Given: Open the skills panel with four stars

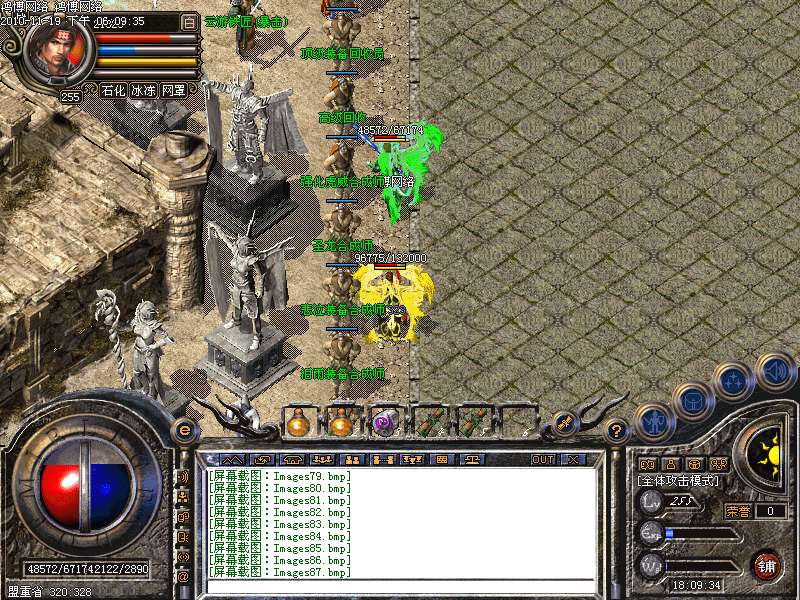Looking at the screenshot, I should tap(733, 380).
